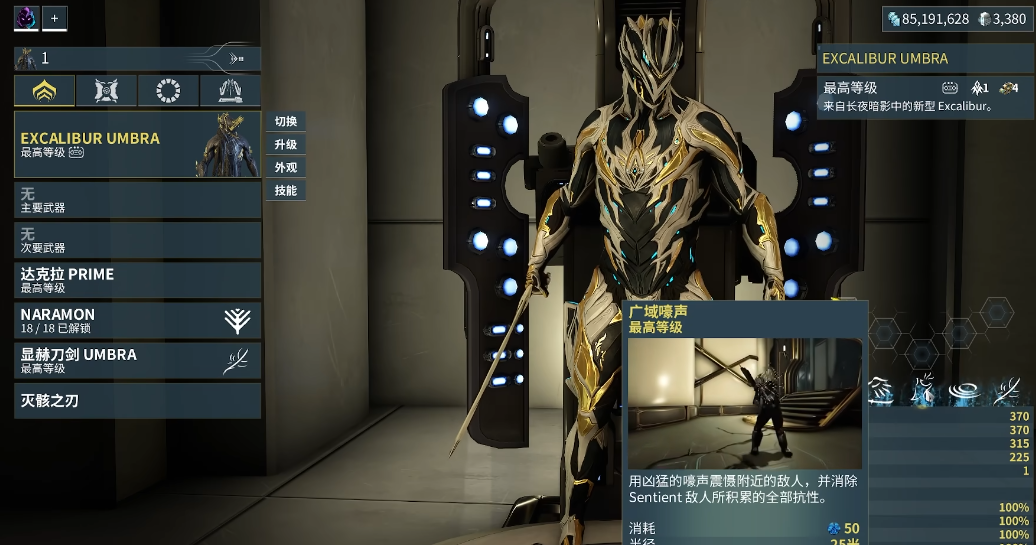Click the 切换 button
The image size is (1036, 545).
(x=285, y=122)
